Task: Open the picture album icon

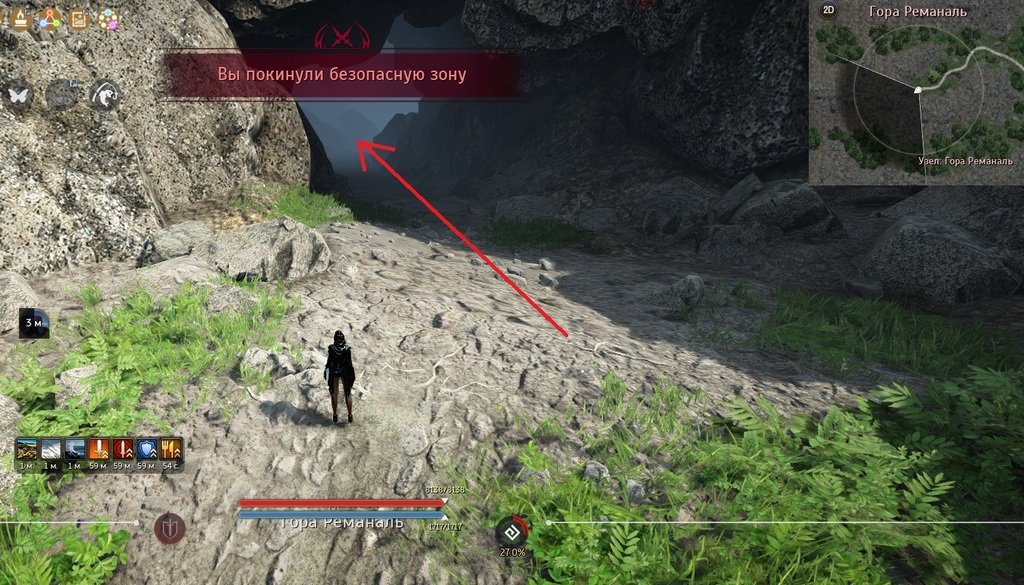Action: pyautogui.click(x=77, y=19)
